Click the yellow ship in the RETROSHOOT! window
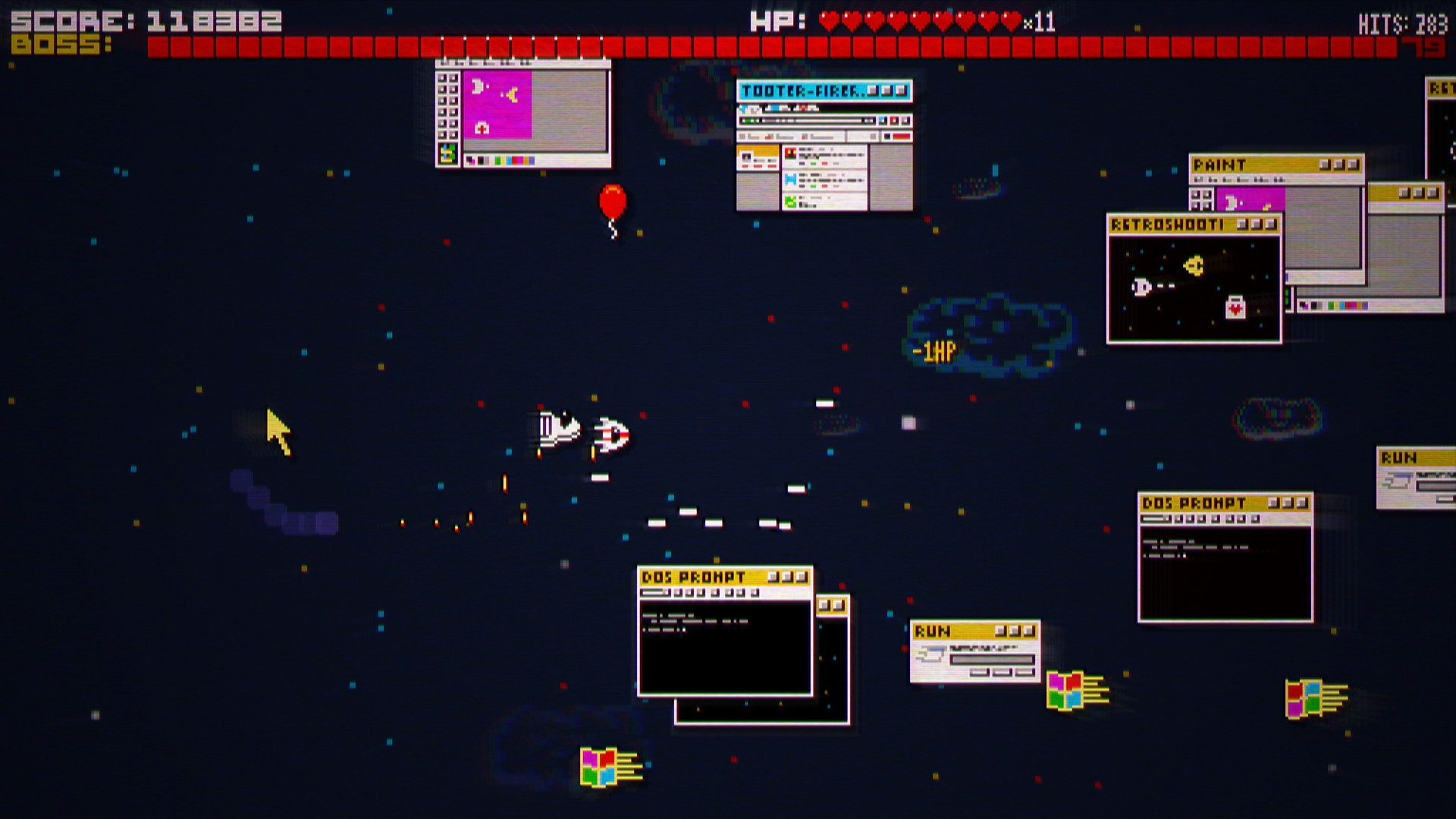Viewport: 1456px width, 819px height. pyautogui.click(x=1194, y=265)
